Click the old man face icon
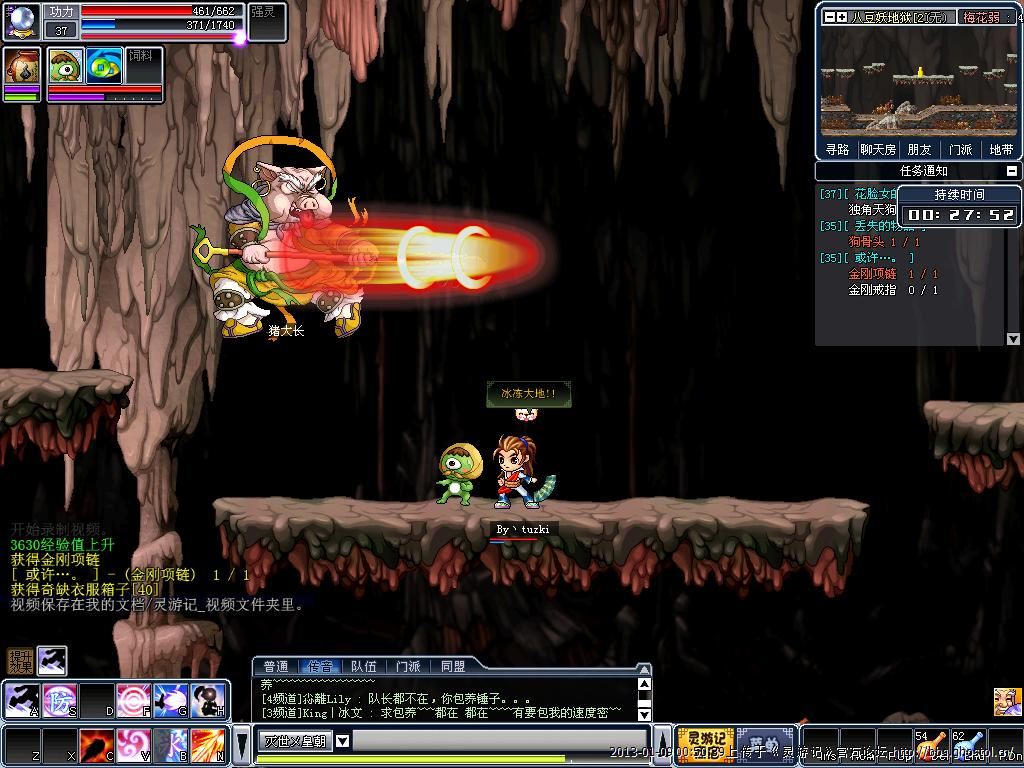 (x=1007, y=701)
